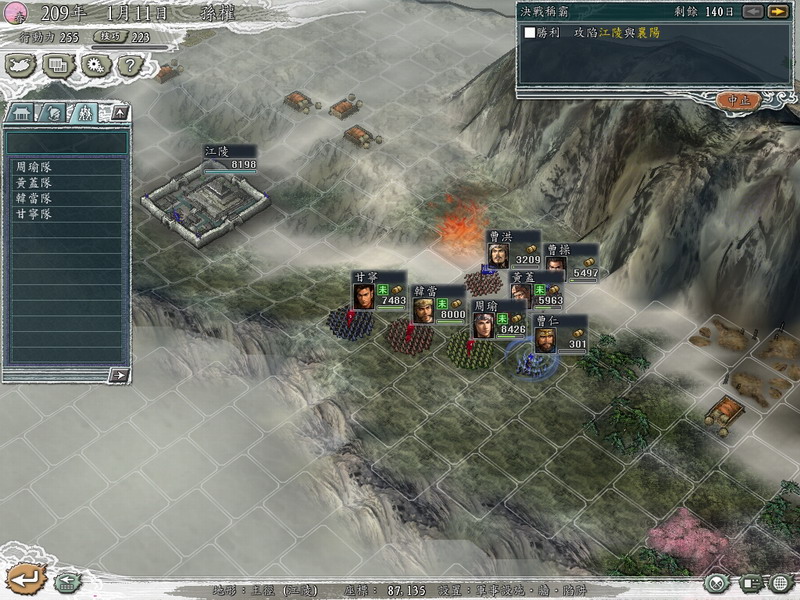Open the question mark help
Image resolution: width=800 pixels, height=600 pixels.
pyautogui.click(x=128, y=66)
